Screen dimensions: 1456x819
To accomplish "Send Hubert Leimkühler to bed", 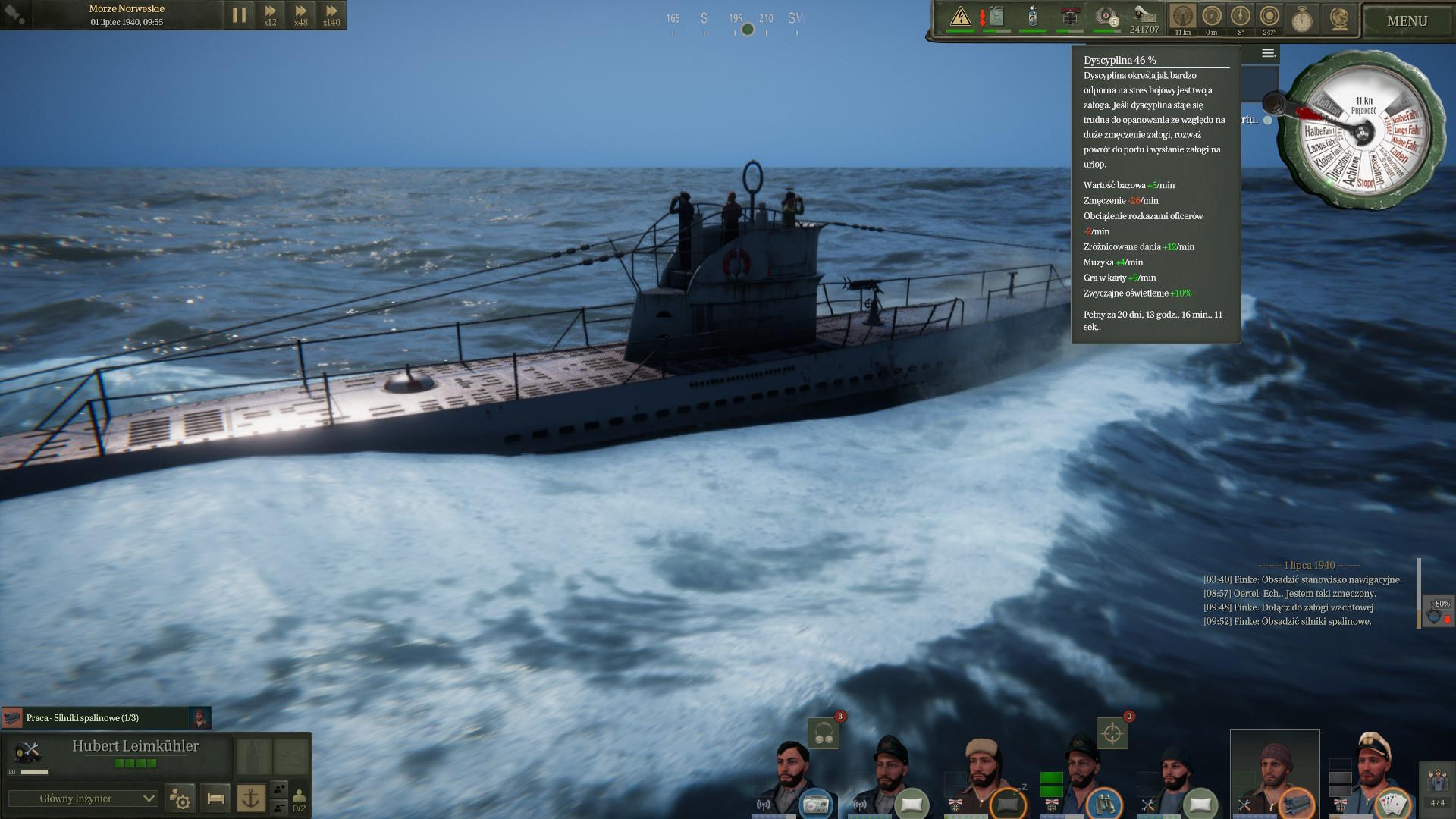I will click(215, 799).
